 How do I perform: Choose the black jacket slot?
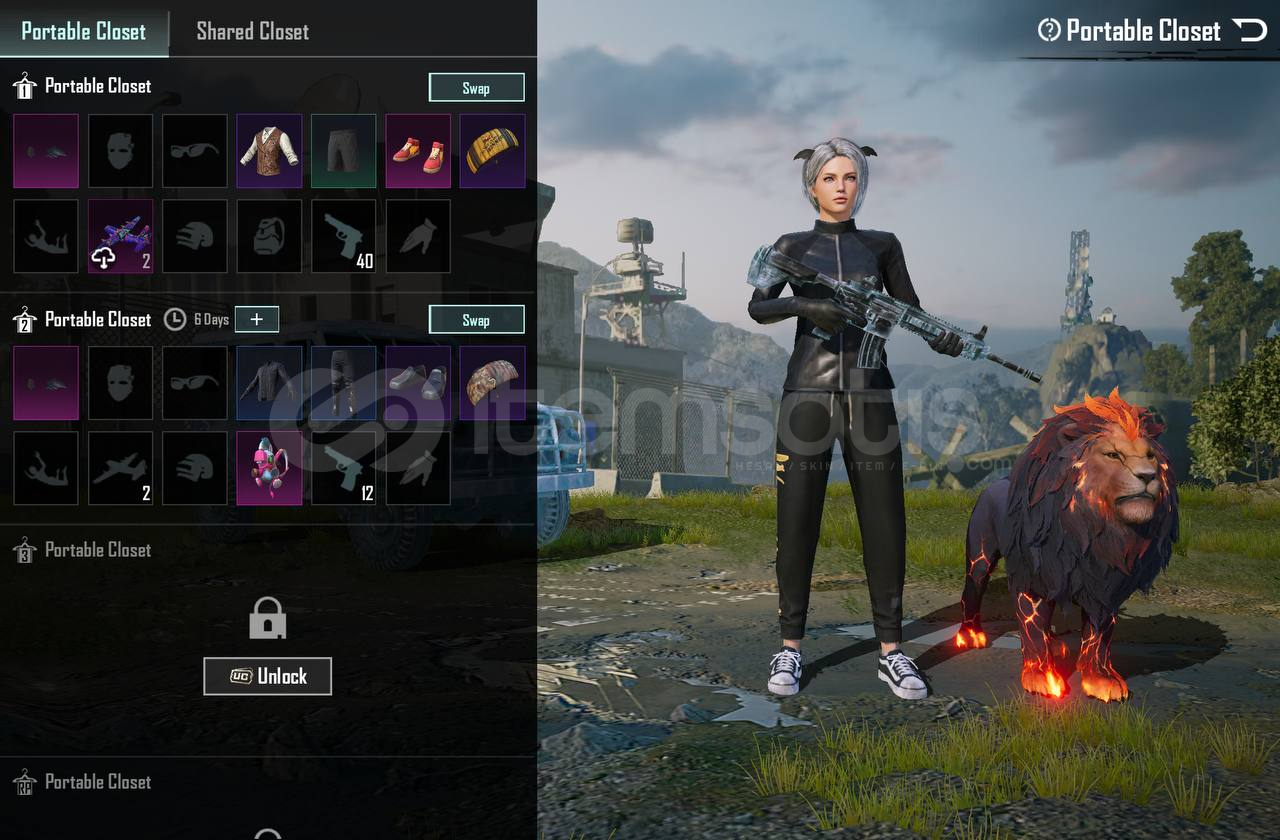click(x=269, y=383)
